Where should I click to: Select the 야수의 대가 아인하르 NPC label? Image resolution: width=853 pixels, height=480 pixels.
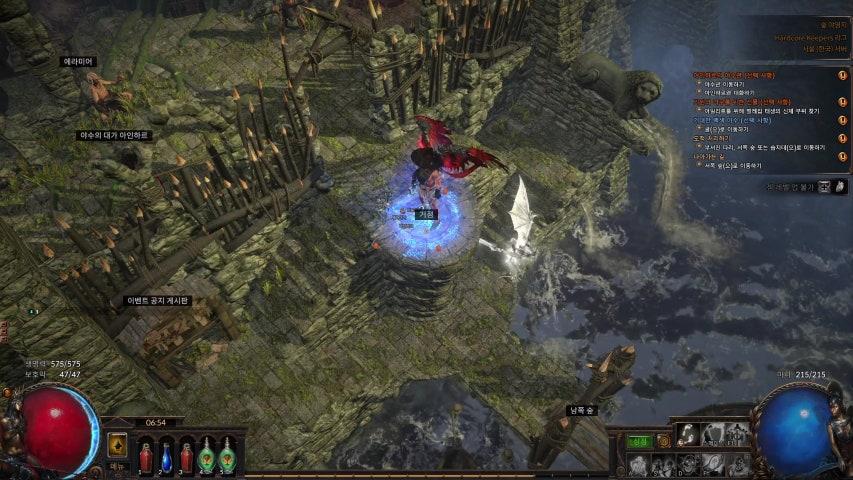click(x=114, y=135)
